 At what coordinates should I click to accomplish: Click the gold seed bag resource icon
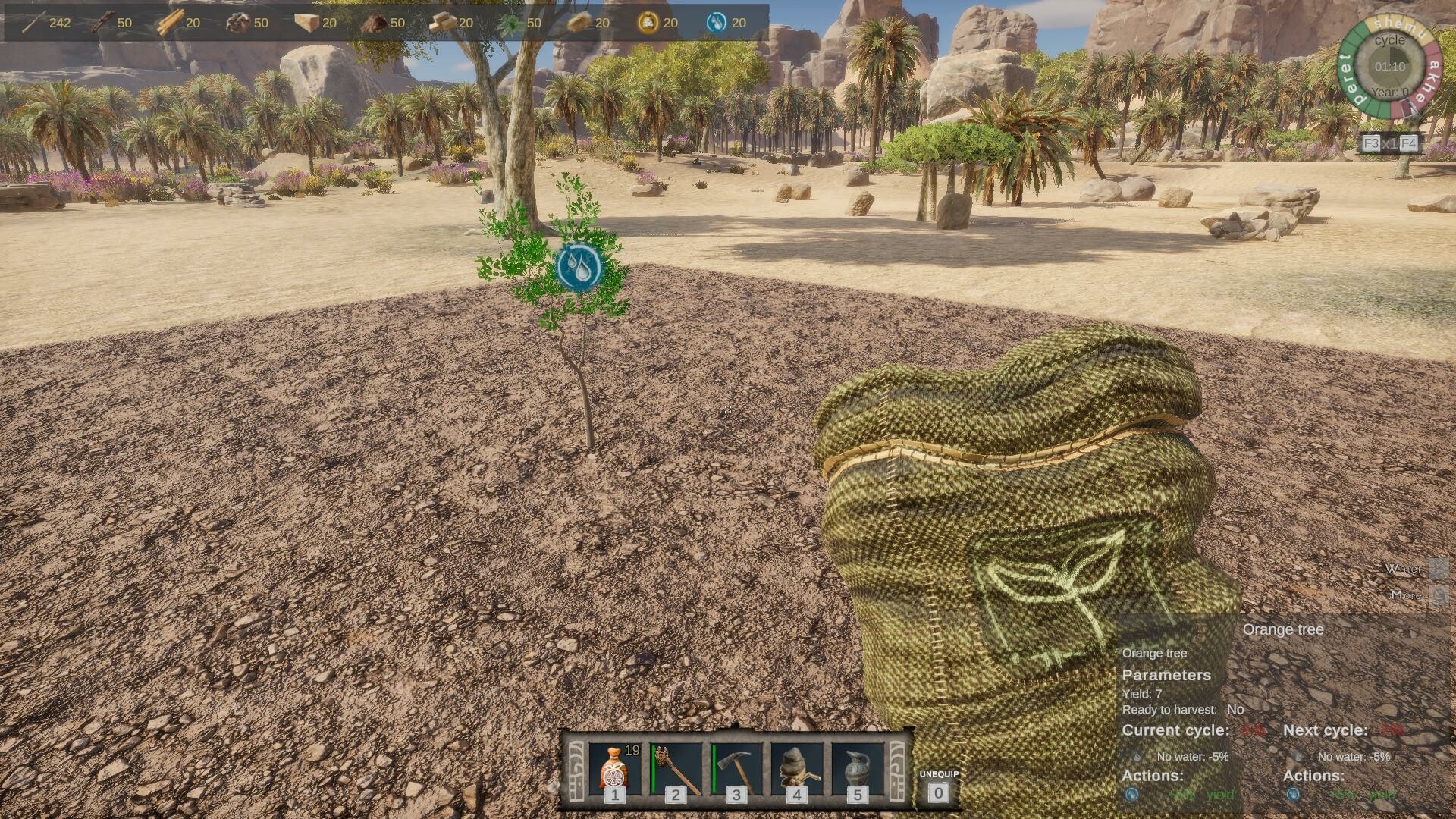point(648,23)
